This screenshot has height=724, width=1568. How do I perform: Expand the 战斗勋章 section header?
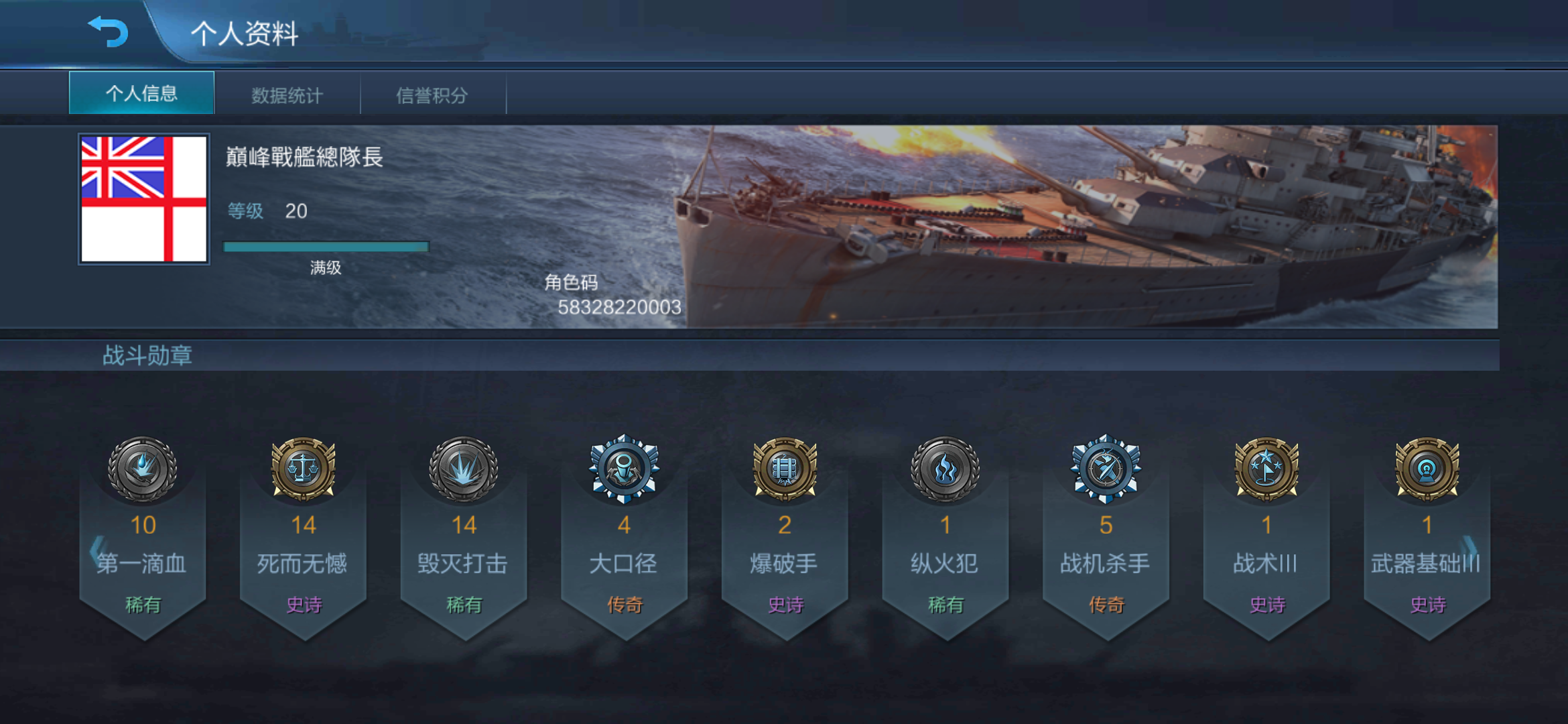click(149, 355)
